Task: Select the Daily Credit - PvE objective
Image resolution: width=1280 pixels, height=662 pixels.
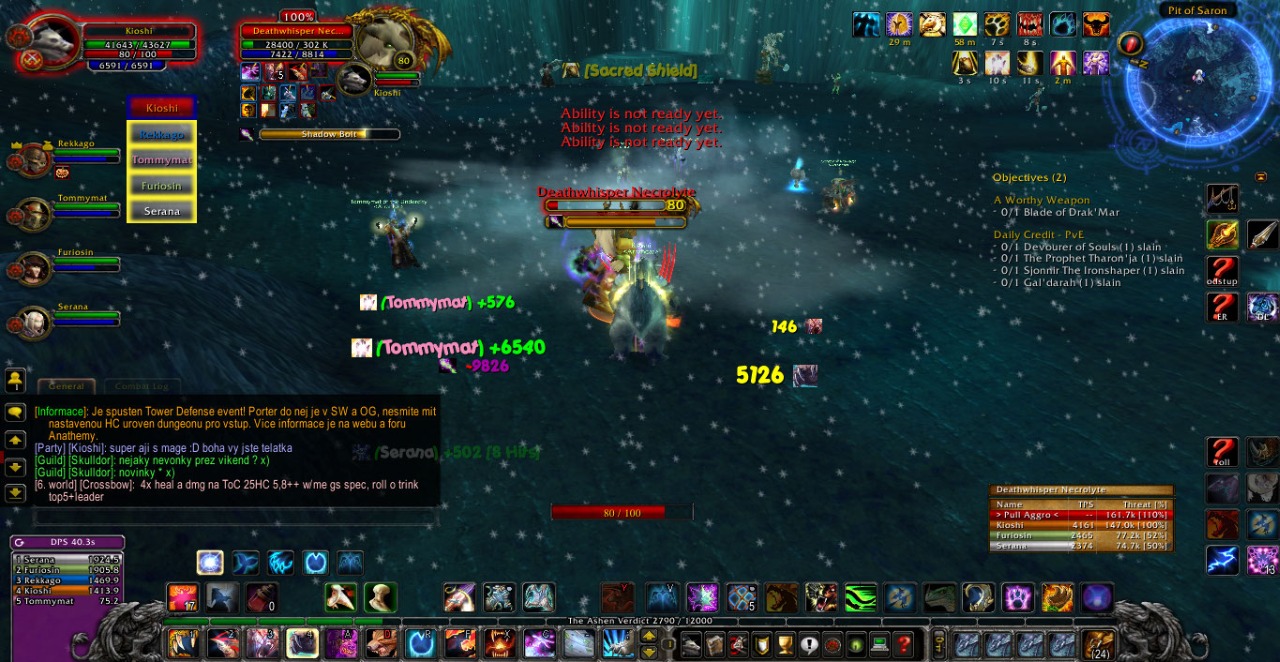Action: [x=1038, y=235]
